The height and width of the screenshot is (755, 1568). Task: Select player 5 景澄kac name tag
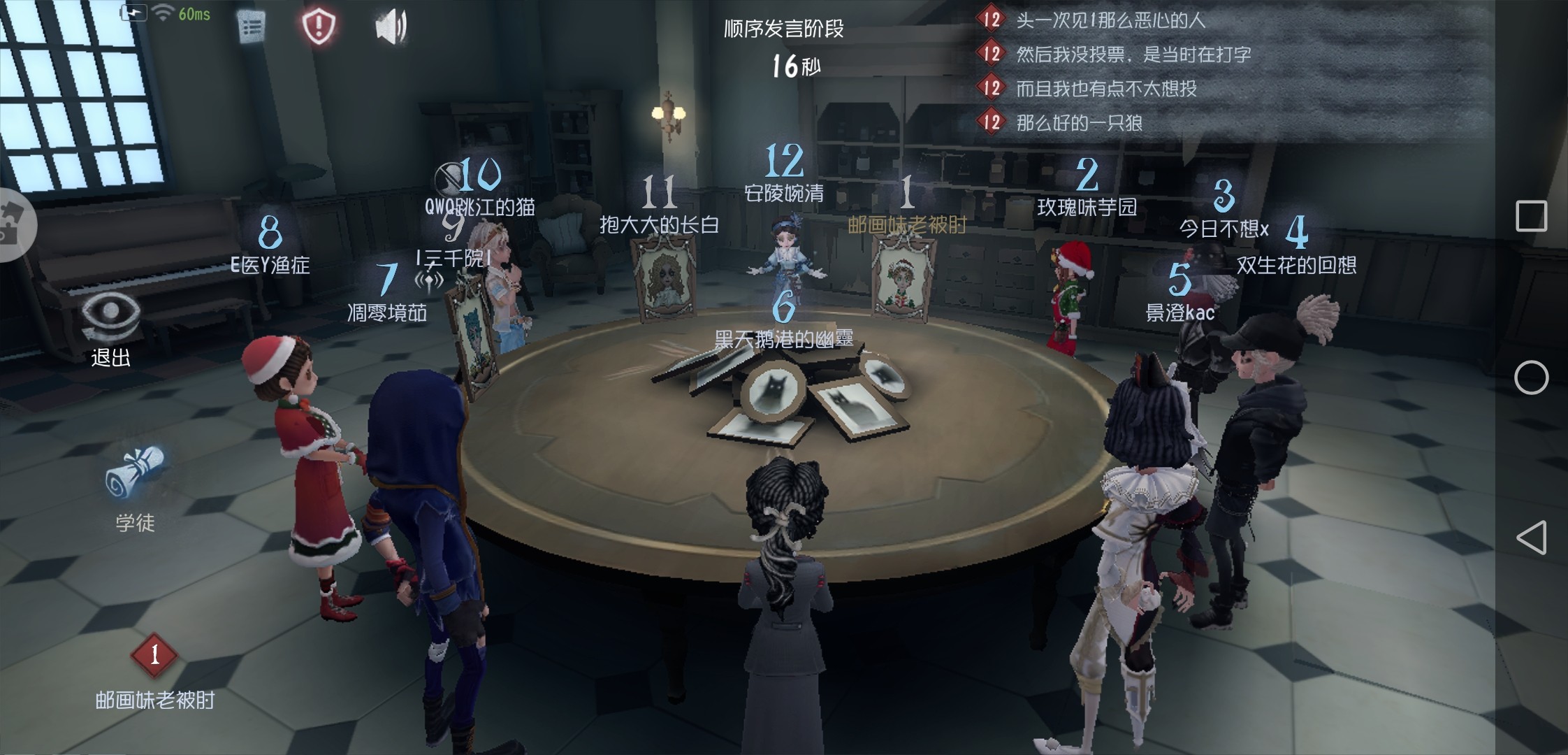click(1180, 312)
